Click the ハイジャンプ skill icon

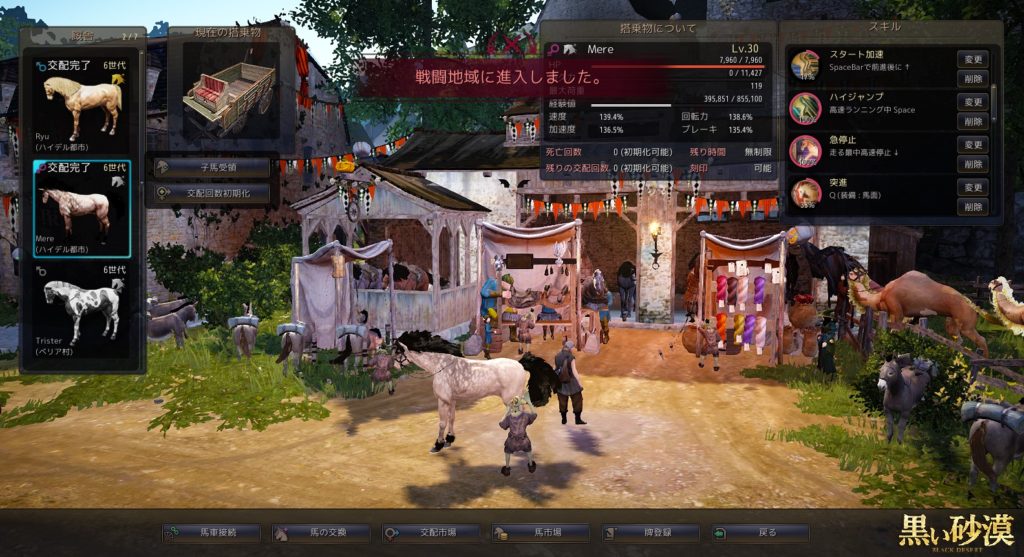point(805,108)
